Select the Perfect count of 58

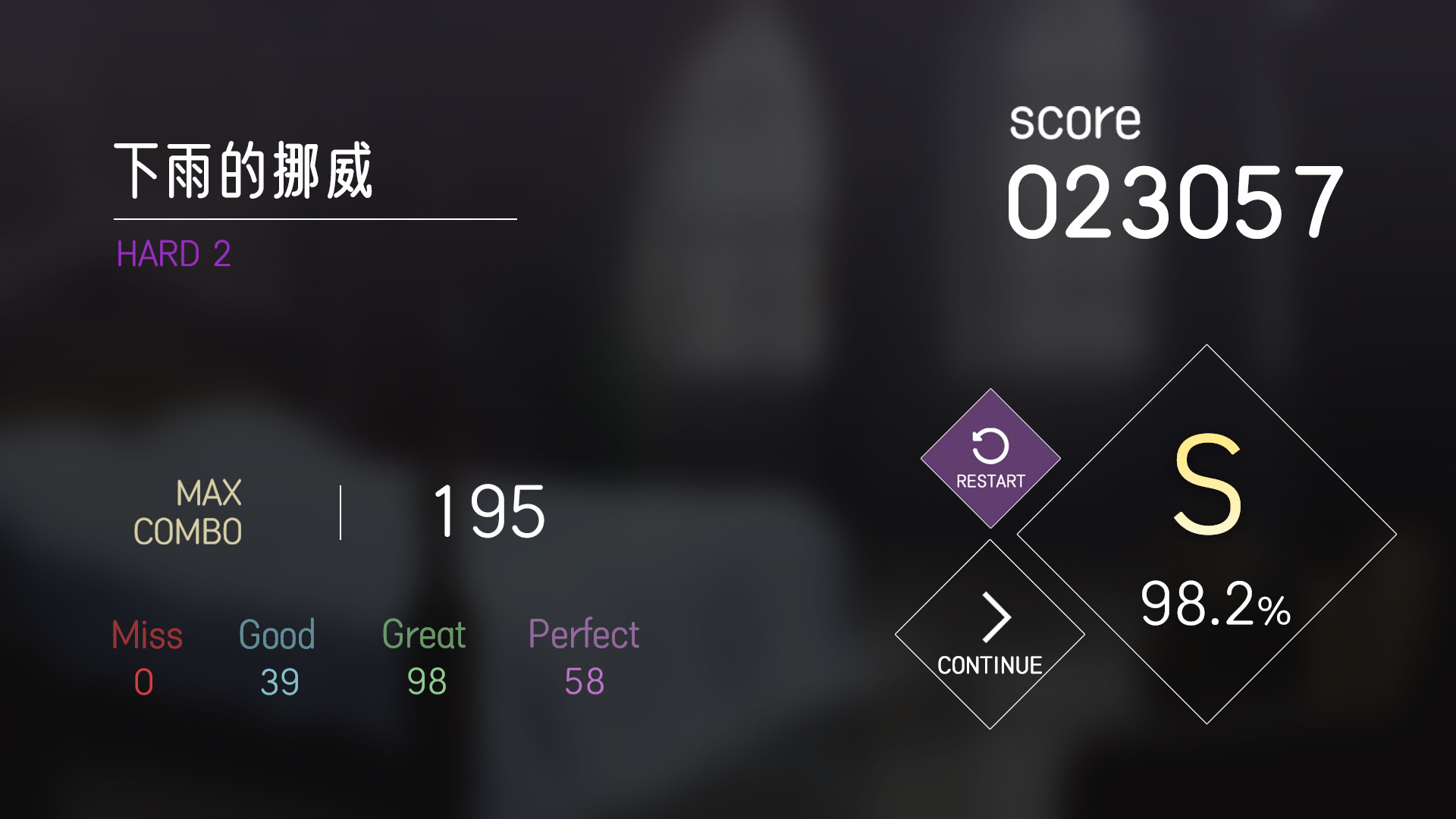click(584, 681)
